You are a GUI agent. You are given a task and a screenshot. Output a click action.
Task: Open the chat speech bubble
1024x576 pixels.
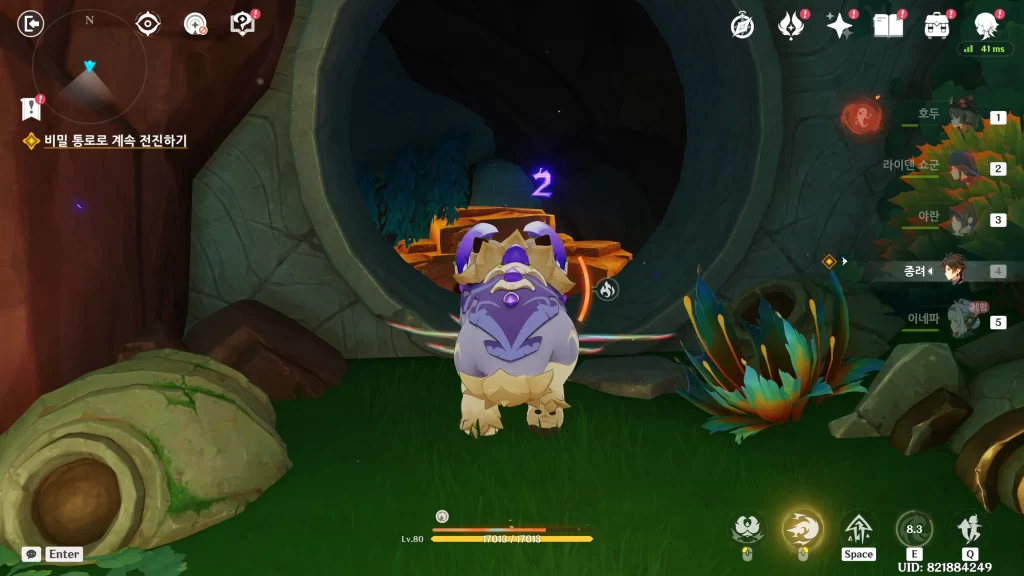click(32, 553)
